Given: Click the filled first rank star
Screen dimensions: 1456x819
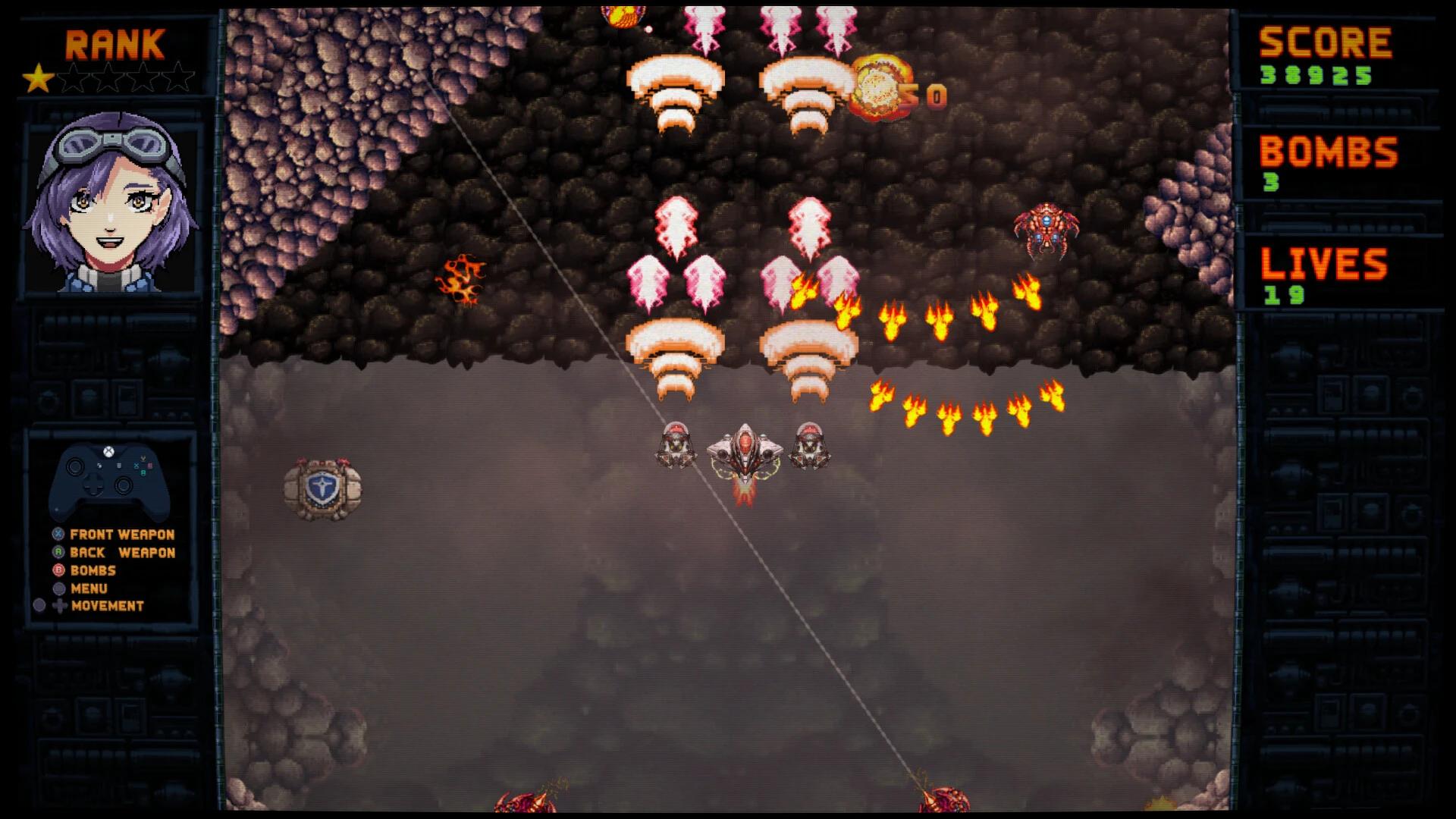Looking at the screenshot, I should (x=38, y=76).
